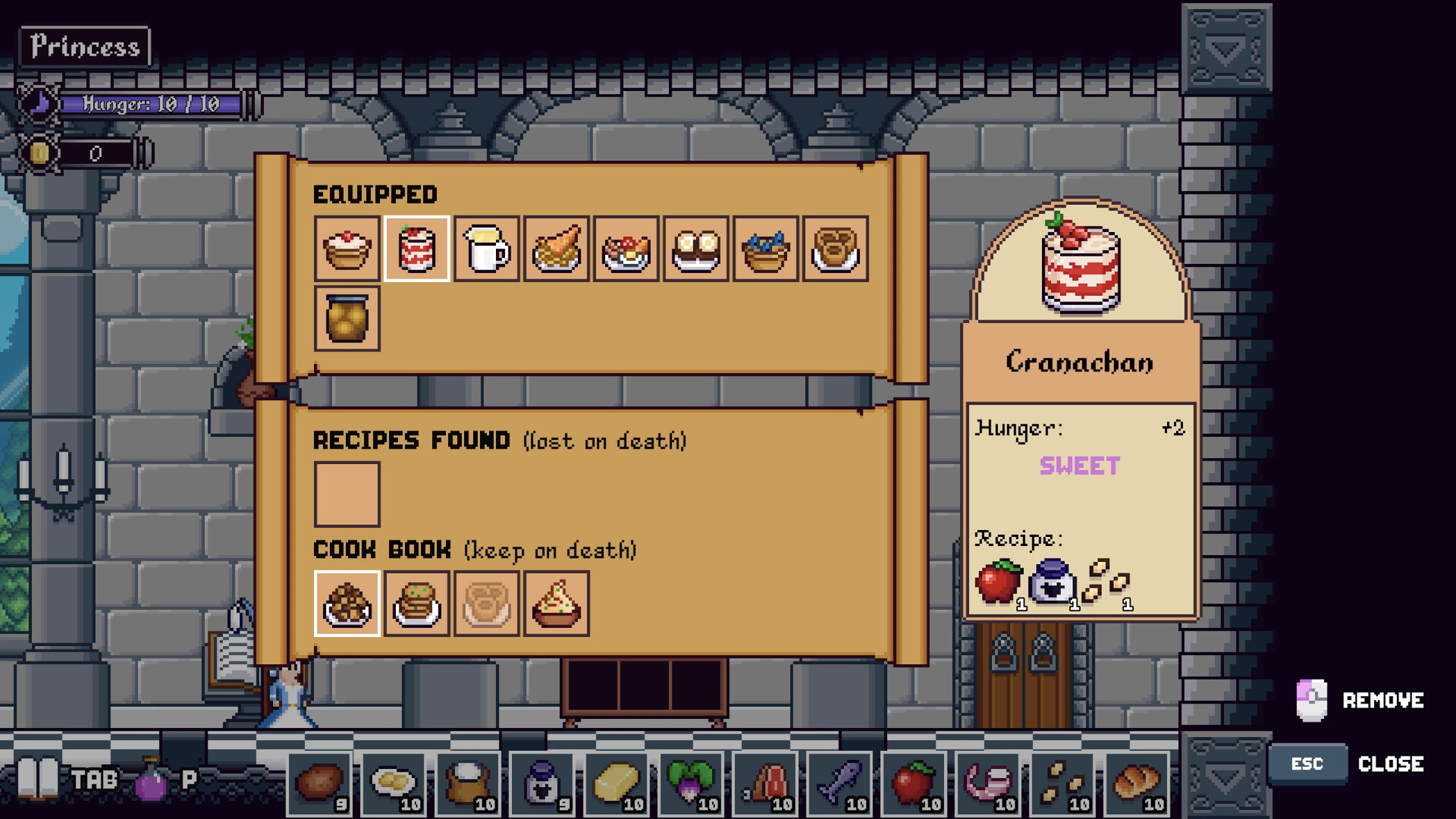1456x819 pixels.
Task: Select the jar of pickled eggs equipped item
Action: coord(347,318)
